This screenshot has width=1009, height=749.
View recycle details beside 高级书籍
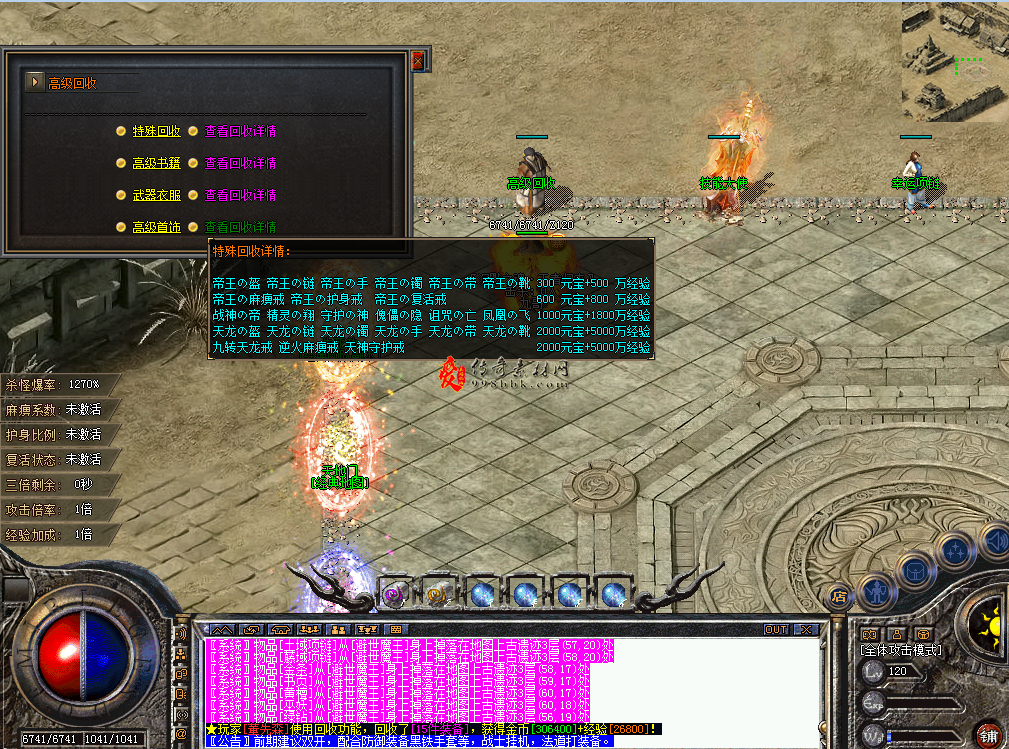click(240, 163)
